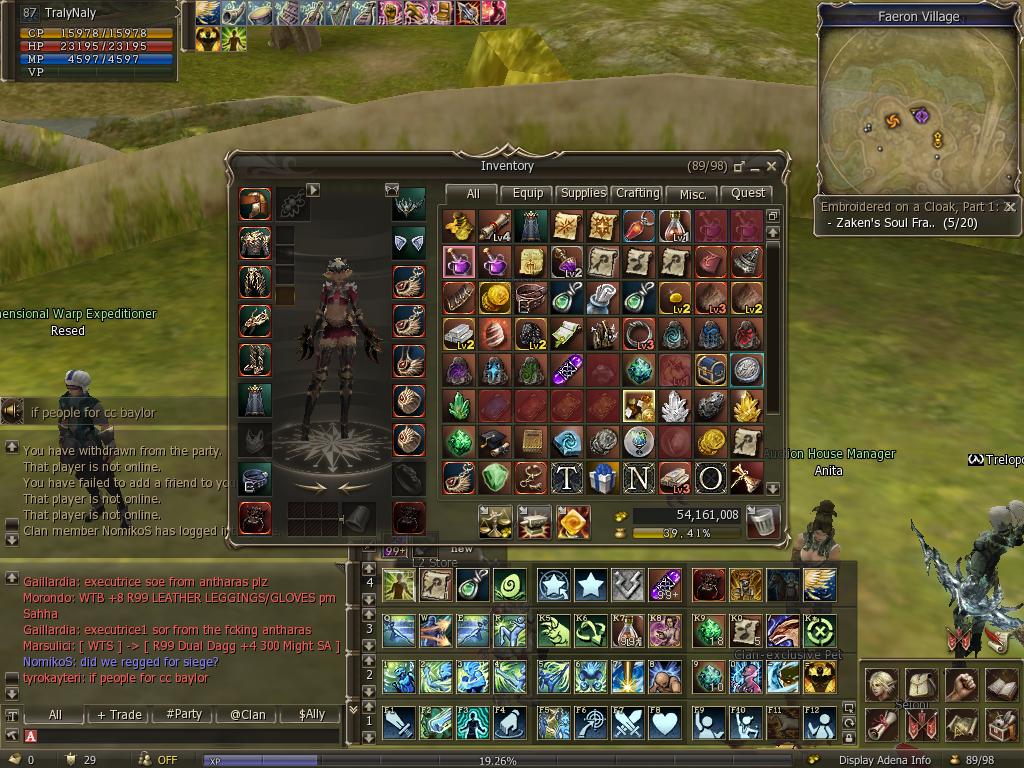Close the Inventory window
The height and width of the screenshot is (768, 1024).
(x=772, y=166)
